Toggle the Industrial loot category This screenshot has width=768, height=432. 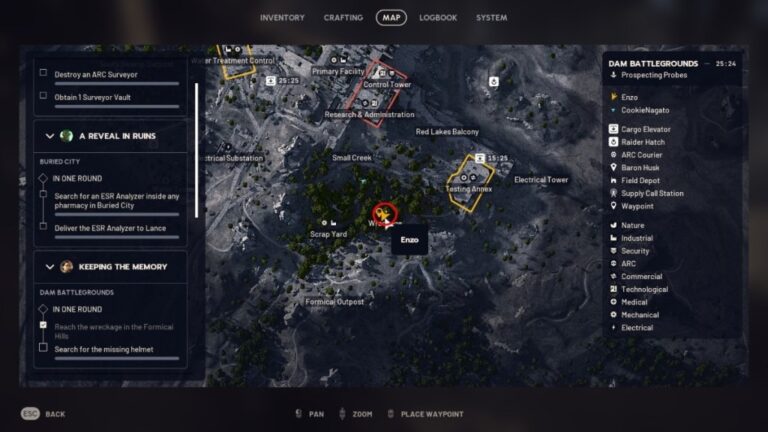636,238
